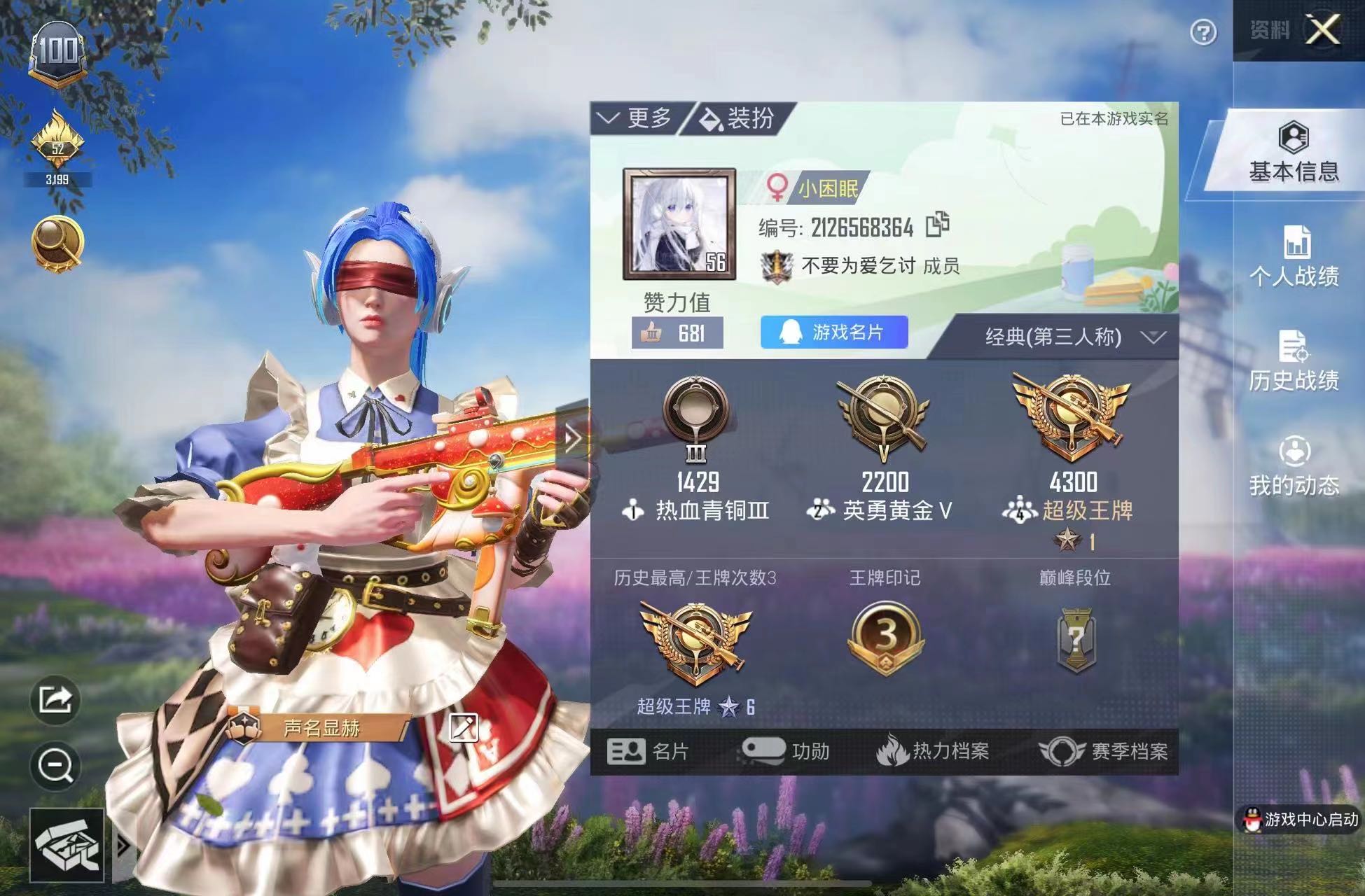The width and height of the screenshot is (1365, 896).
Task: Copy the player ID number
Action: [937, 225]
